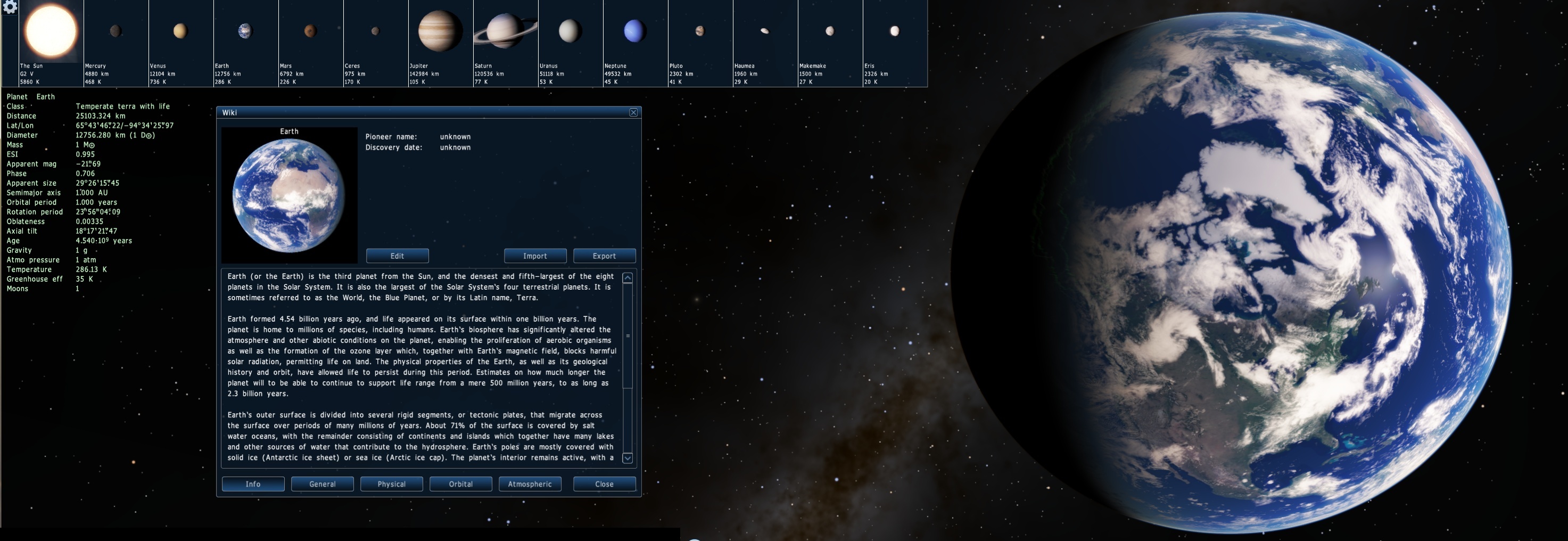Switch to the Info tab
The height and width of the screenshot is (541, 1568).
coord(253,485)
